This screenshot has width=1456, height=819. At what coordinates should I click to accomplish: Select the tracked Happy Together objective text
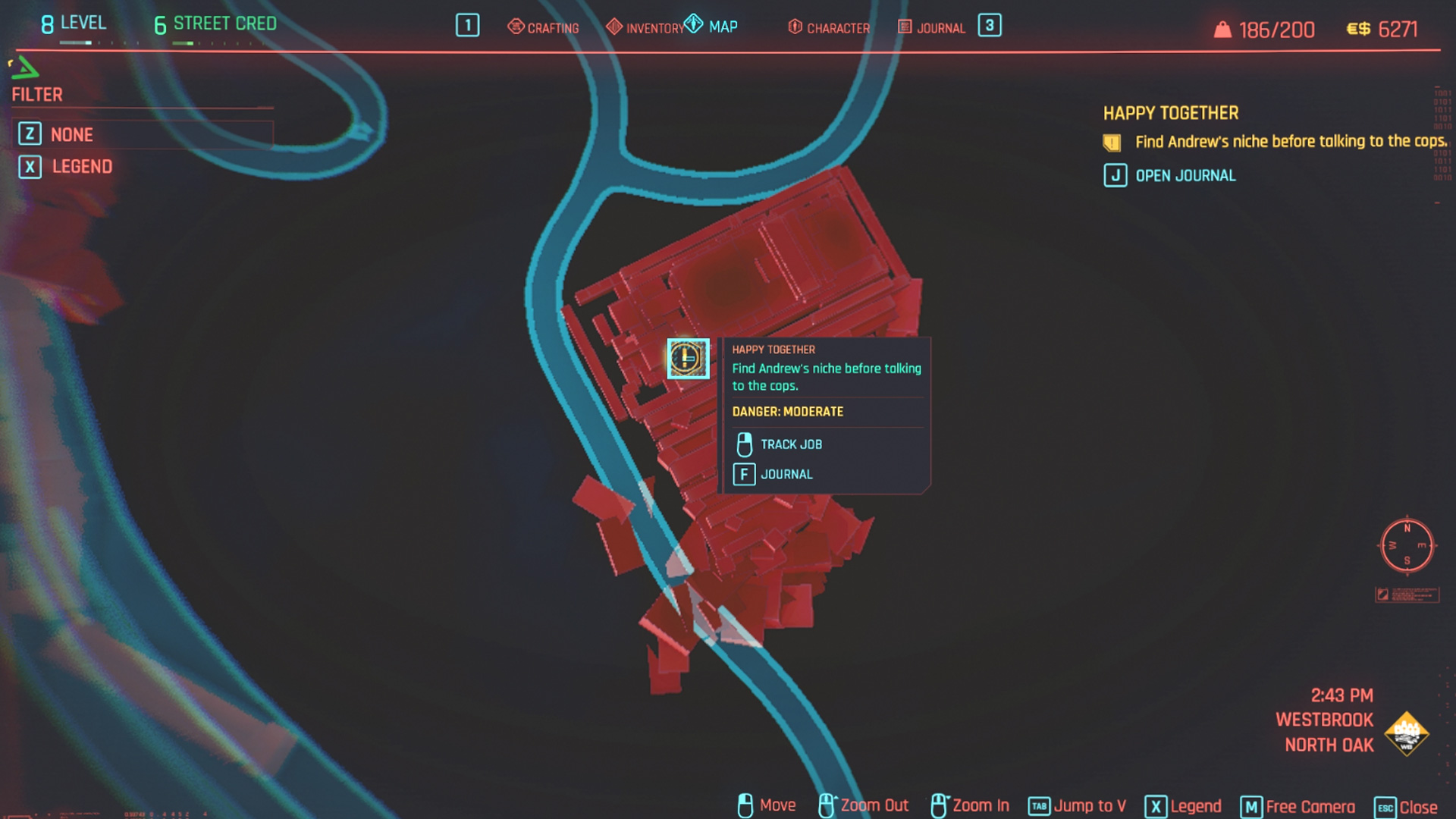[1290, 142]
